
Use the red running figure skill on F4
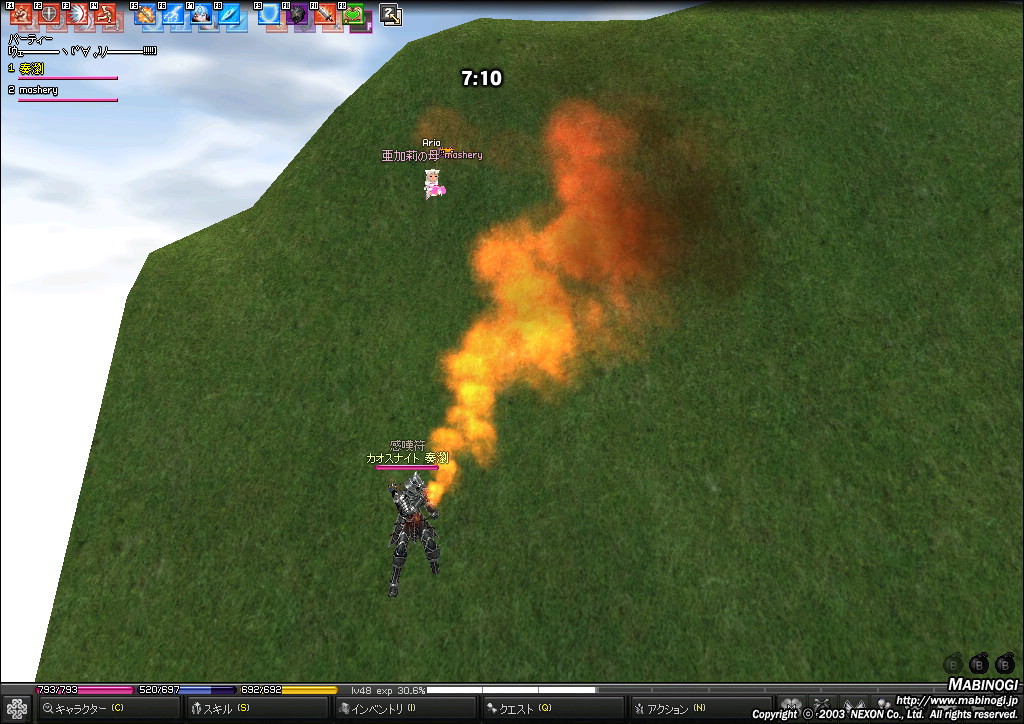click(105, 15)
